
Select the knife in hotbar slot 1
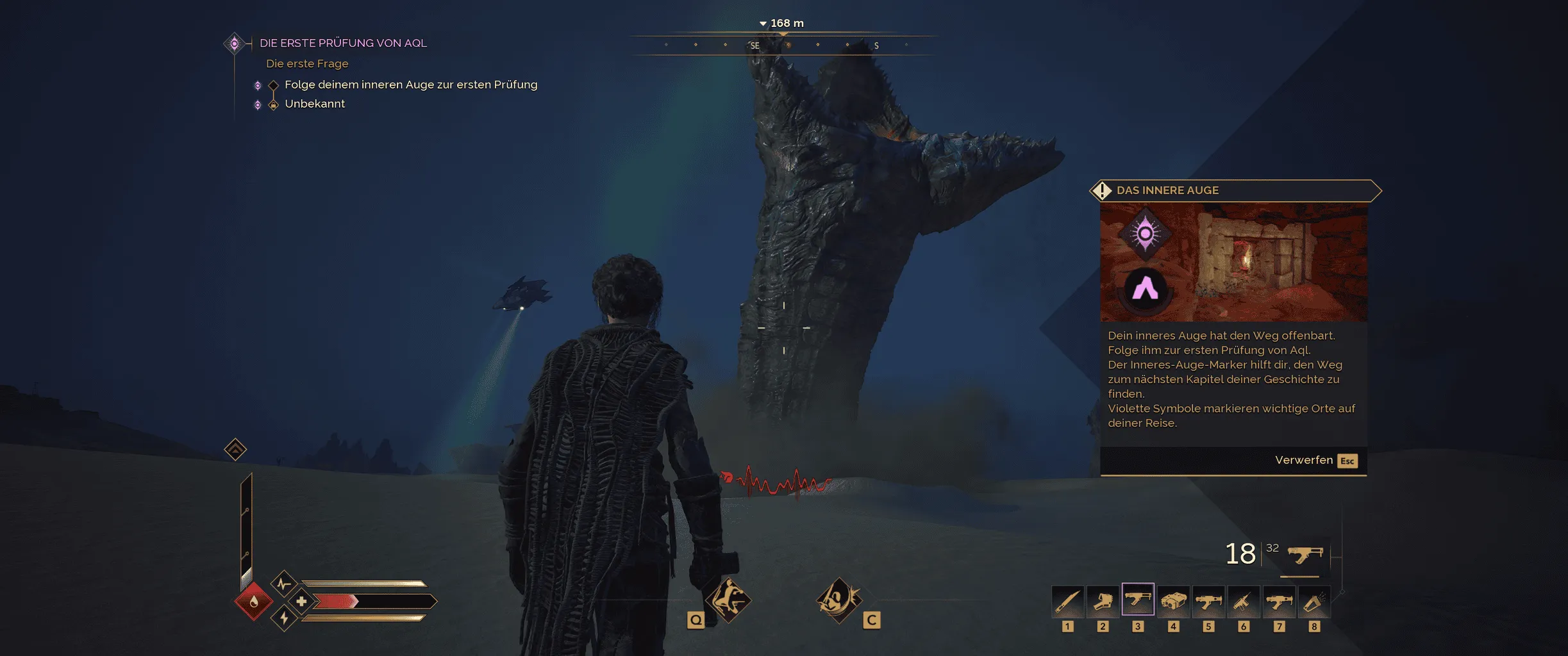tap(1067, 601)
